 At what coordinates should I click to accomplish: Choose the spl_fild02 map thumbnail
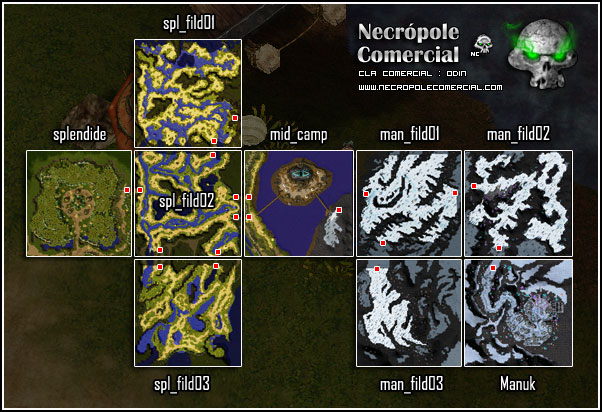point(188,204)
